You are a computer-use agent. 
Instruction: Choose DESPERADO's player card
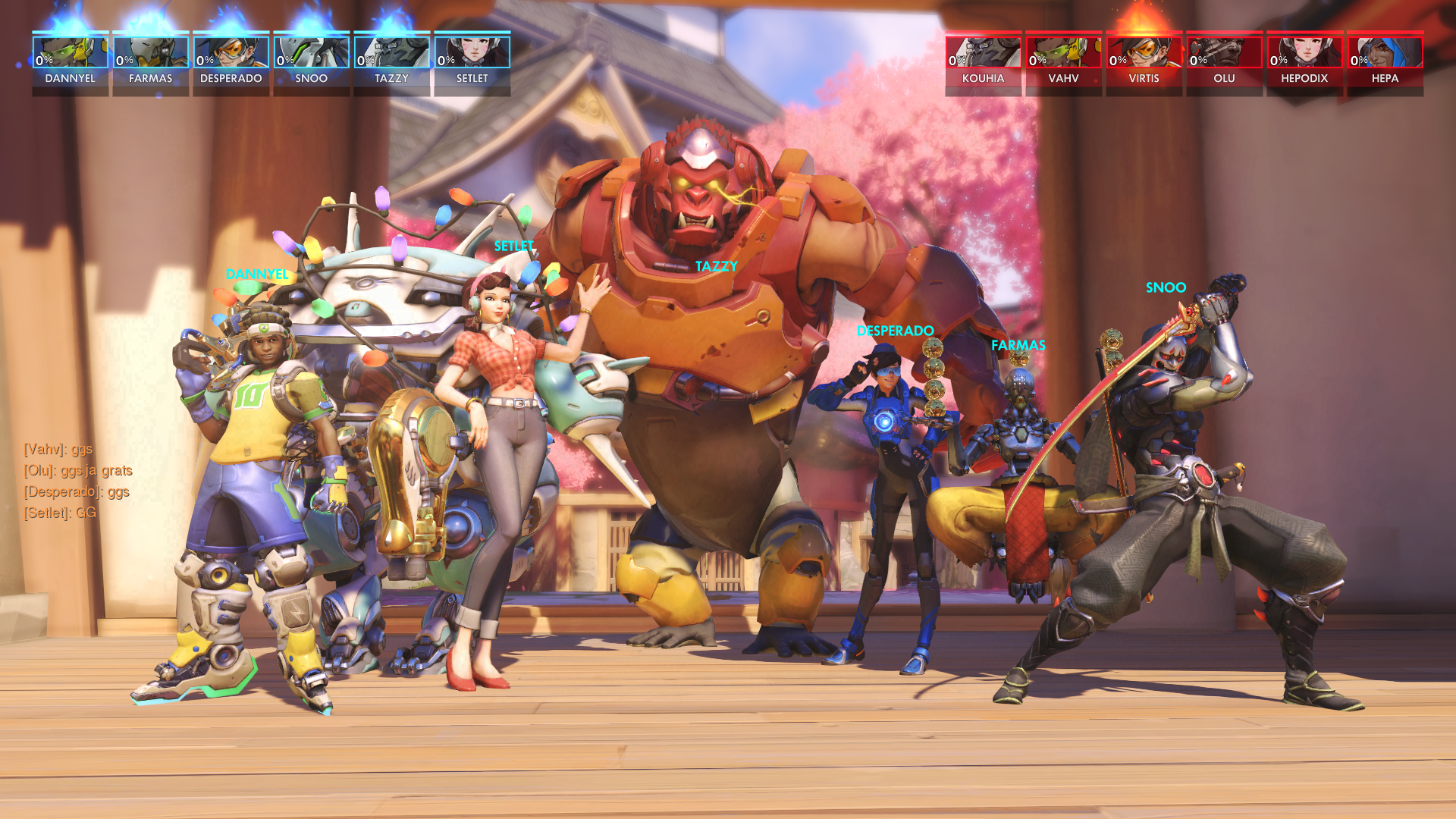click(231, 63)
